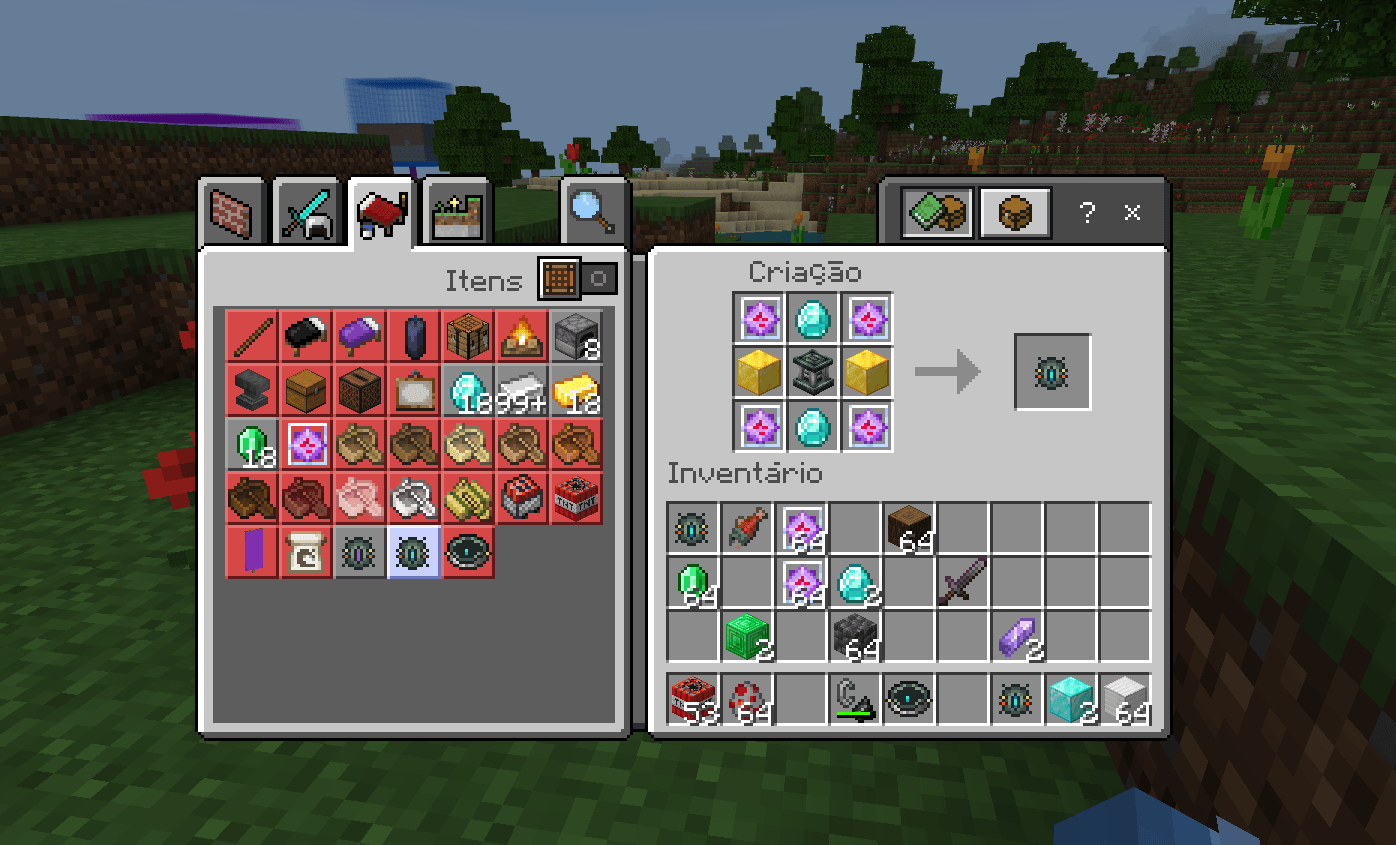Open the highlighted nether star recipe

click(x=305, y=443)
